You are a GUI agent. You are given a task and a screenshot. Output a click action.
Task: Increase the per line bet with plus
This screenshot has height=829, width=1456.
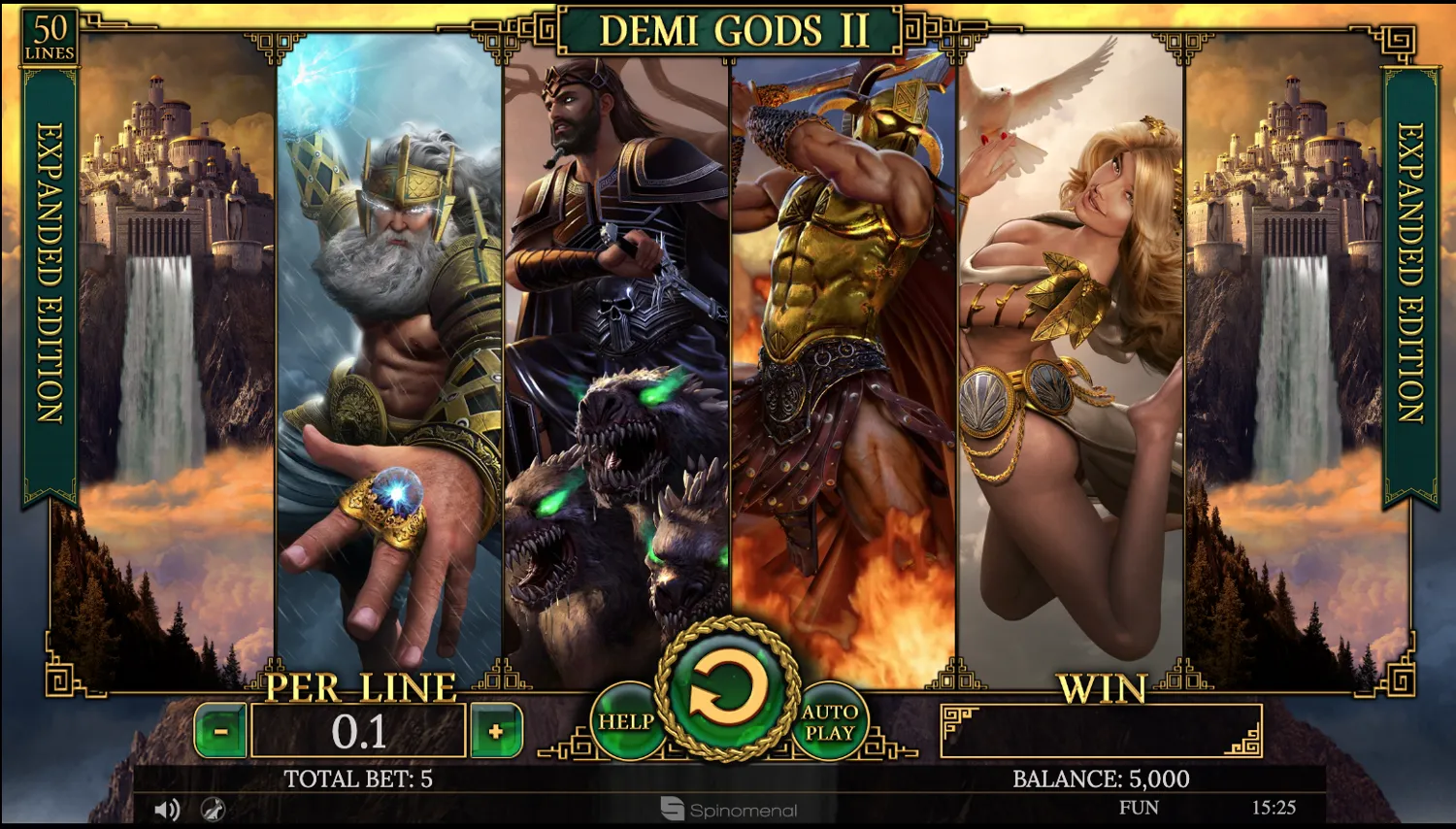[x=496, y=731]
